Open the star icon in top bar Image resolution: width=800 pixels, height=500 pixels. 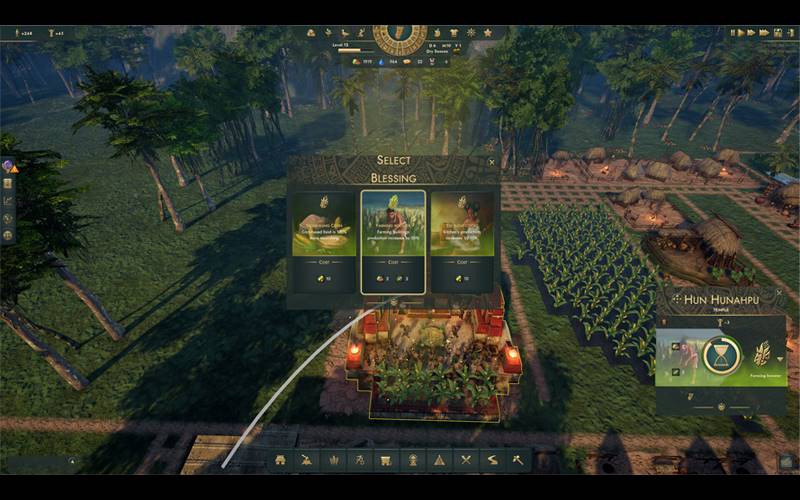coord(488,33)
